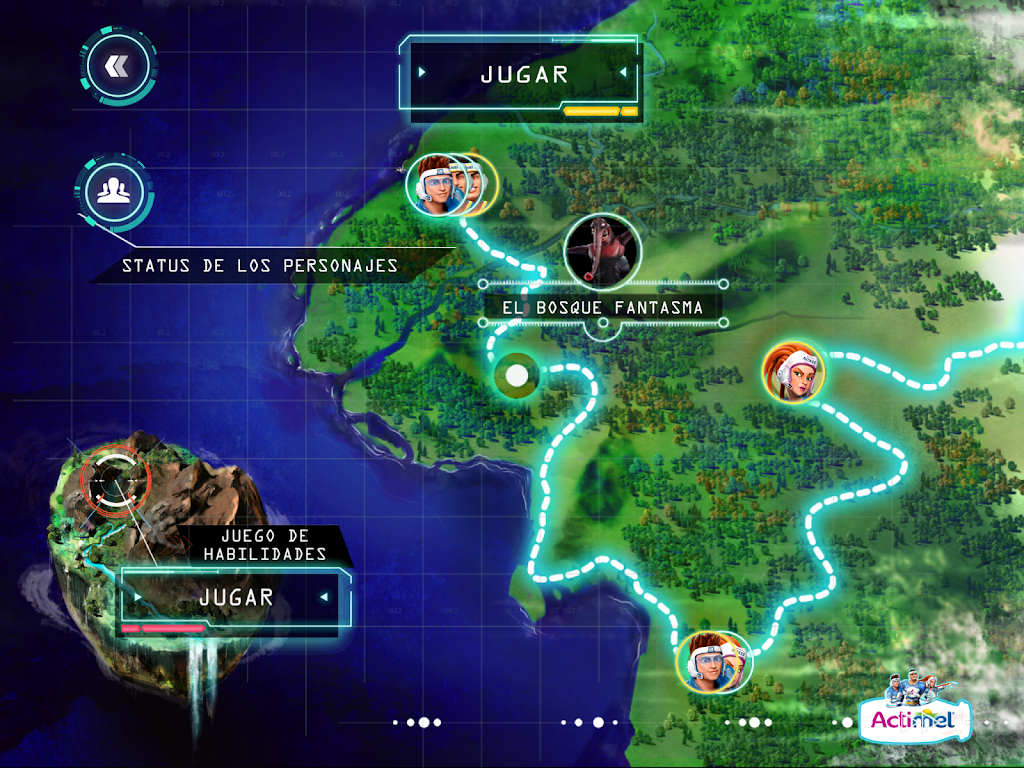Viewport: 1024px width, 768px height.
Task: Start Juego de Habilidades with its red-barred JUGAR
Action: coord(236,598)
